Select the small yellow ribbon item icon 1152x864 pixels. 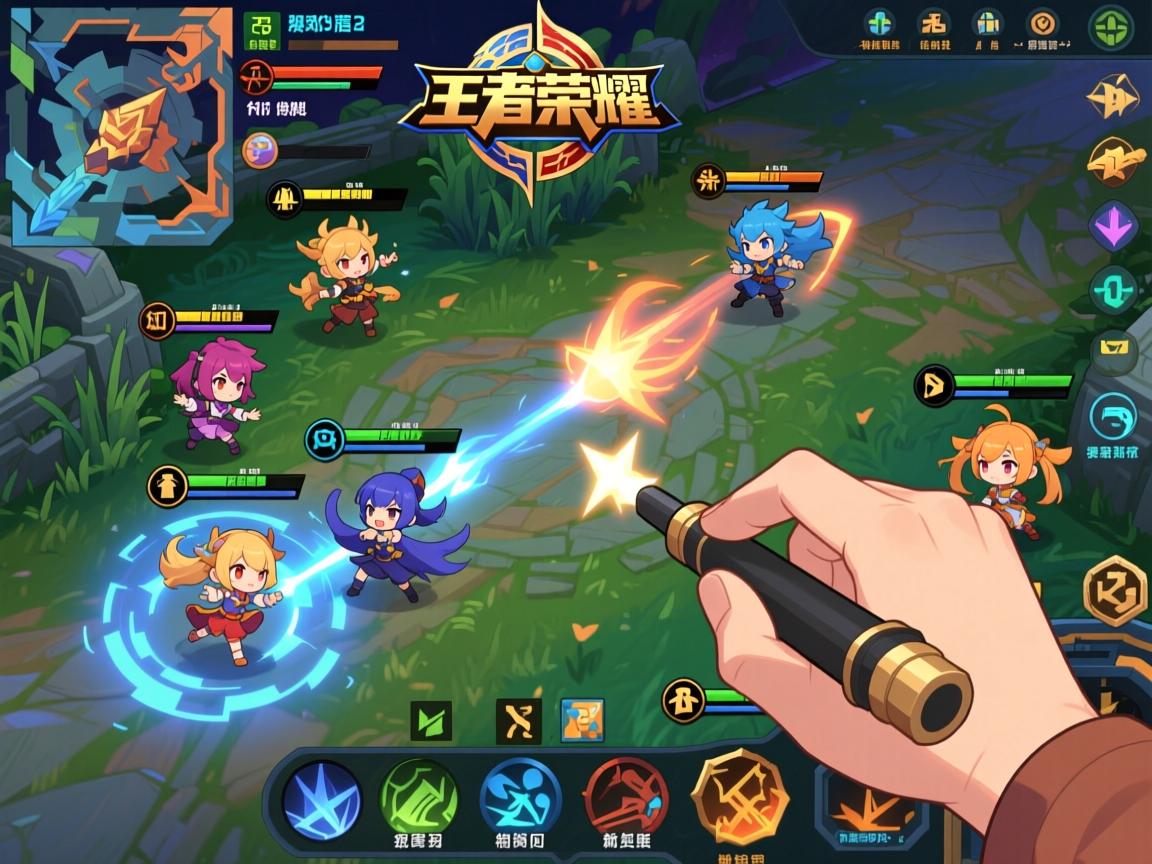[518, 720]
